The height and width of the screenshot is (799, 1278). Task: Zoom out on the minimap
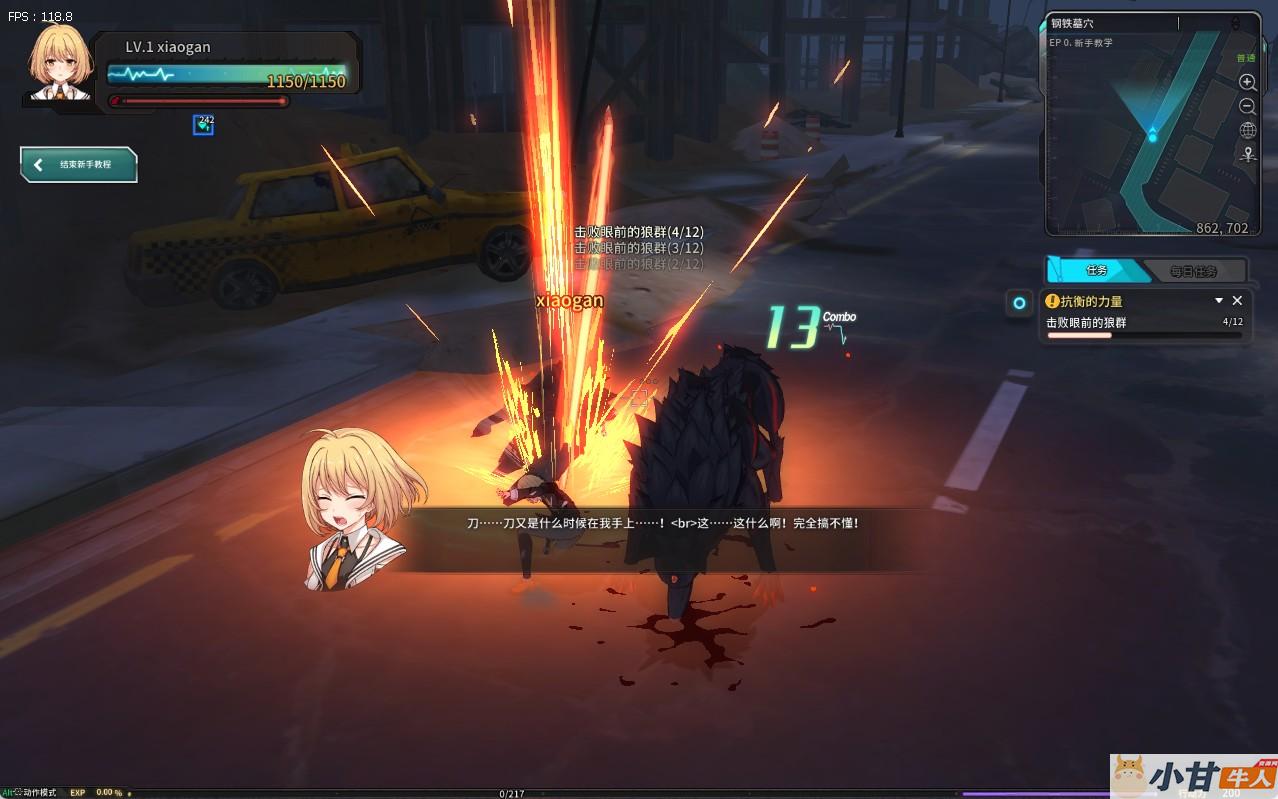(1247, 106)
